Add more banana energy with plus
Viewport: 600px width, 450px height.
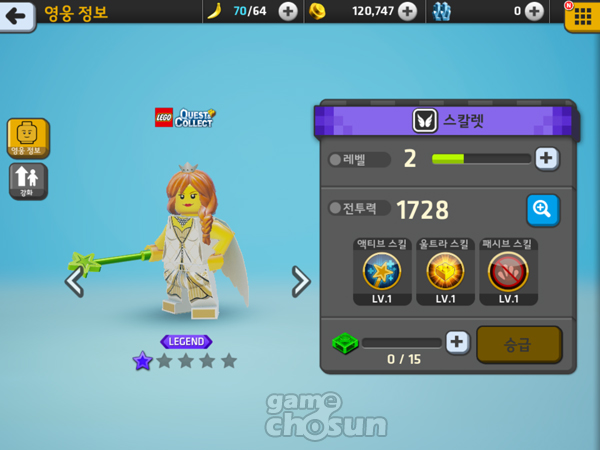(x=288, y=12)
